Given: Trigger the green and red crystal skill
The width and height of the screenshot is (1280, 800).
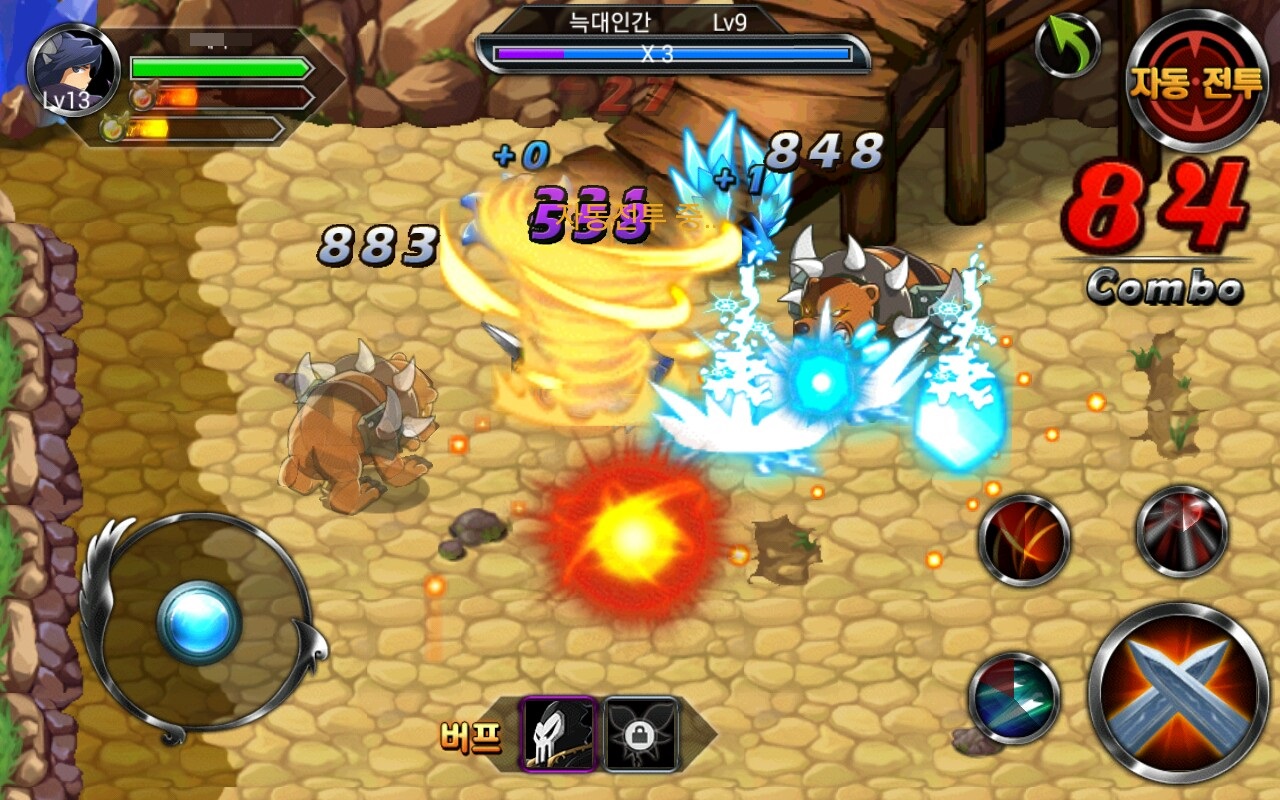Looking at the screenshot, I should [1014, 697].
